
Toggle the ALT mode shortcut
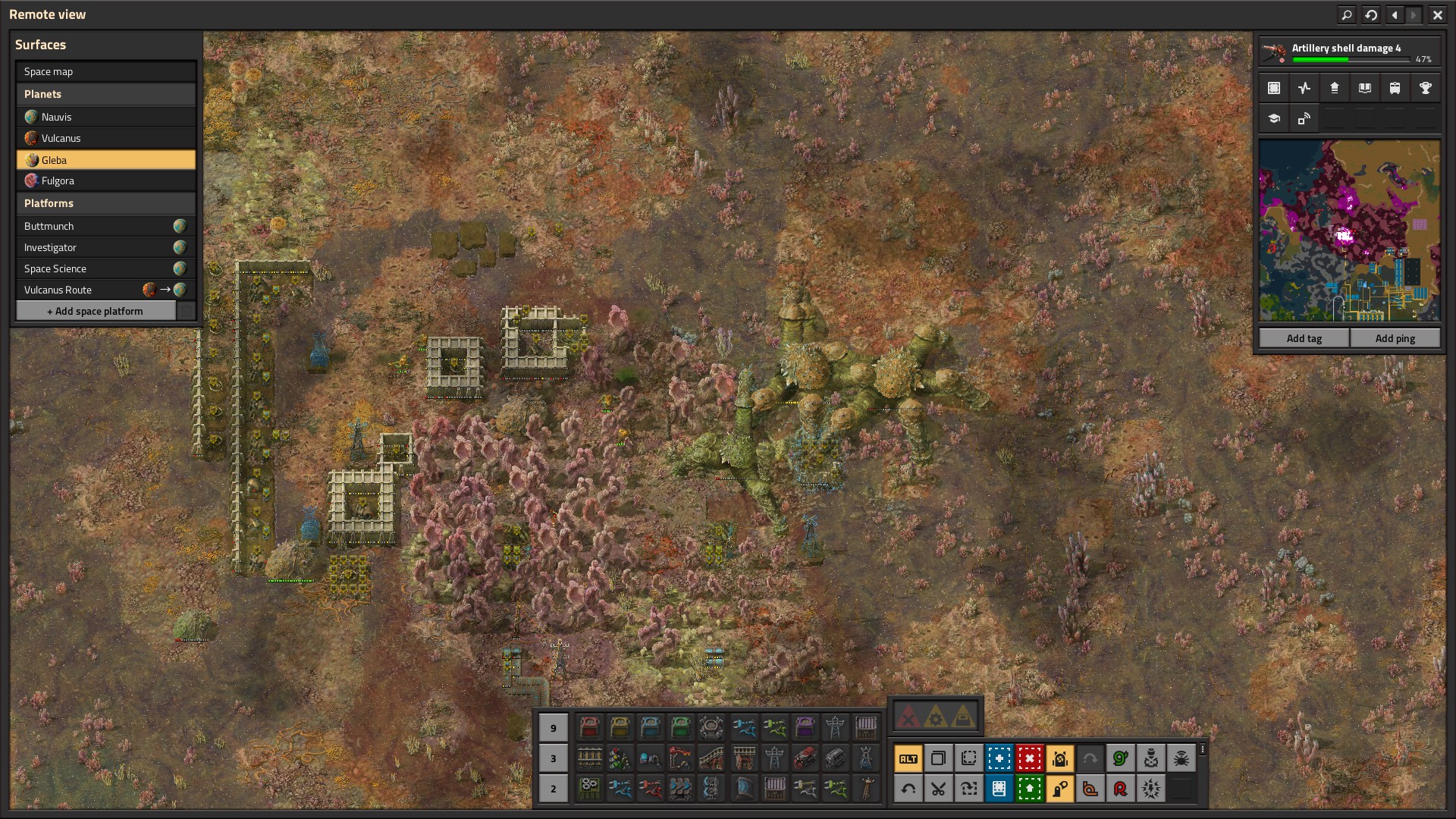tap(908, 758)
